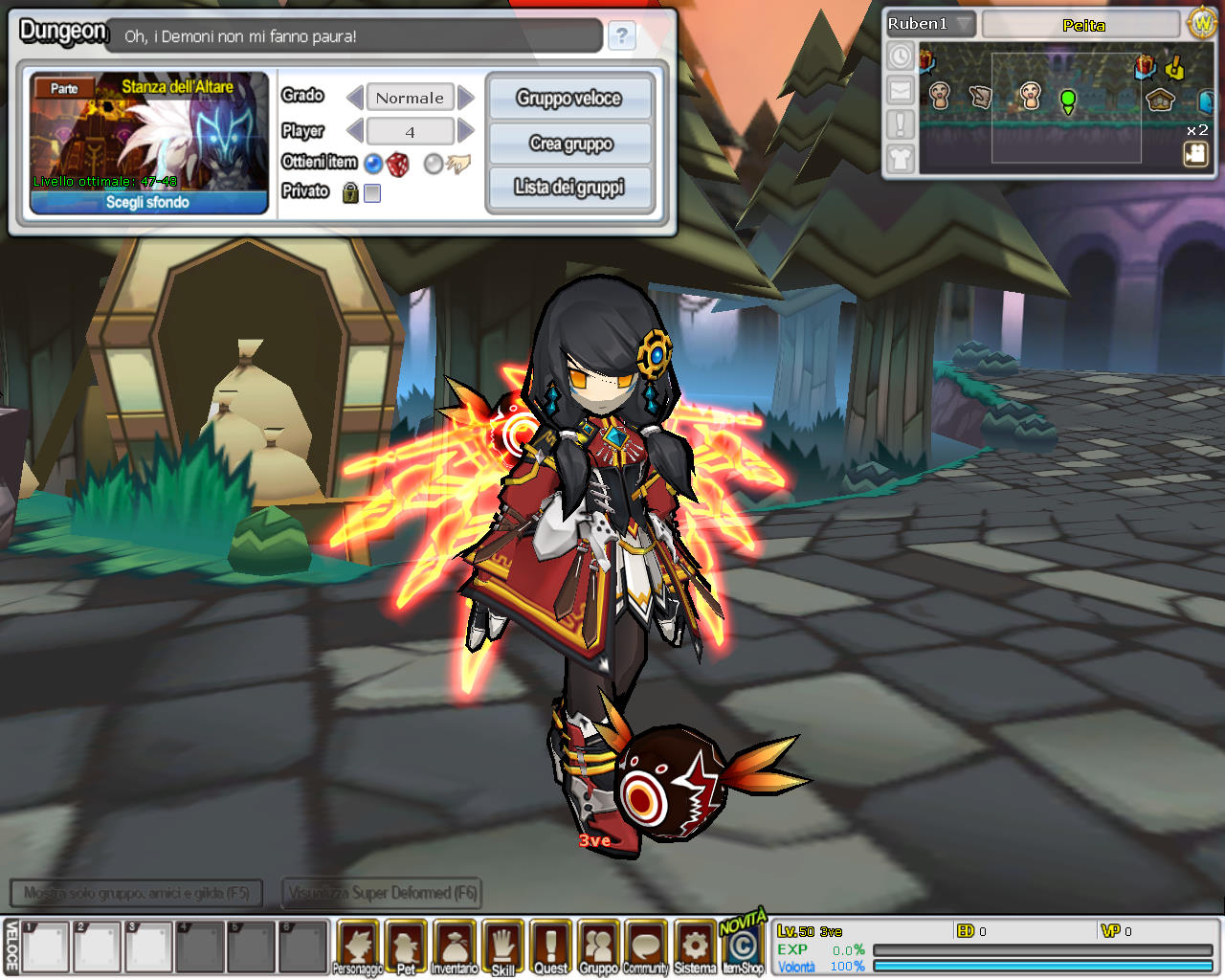Image resolution: width=1225 pixels, height=980 pixels.
Task: Toggle the minimap camera zoom button
Action: (x=1195, y=153)
